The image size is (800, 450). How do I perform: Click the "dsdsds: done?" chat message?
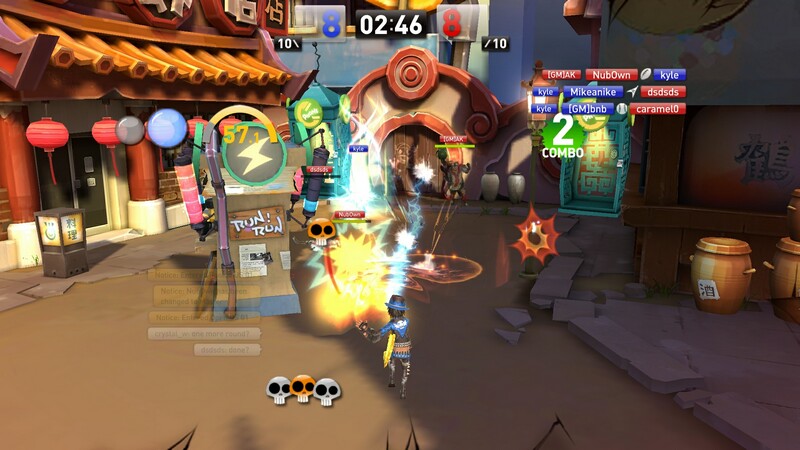(x=227, y=350)
